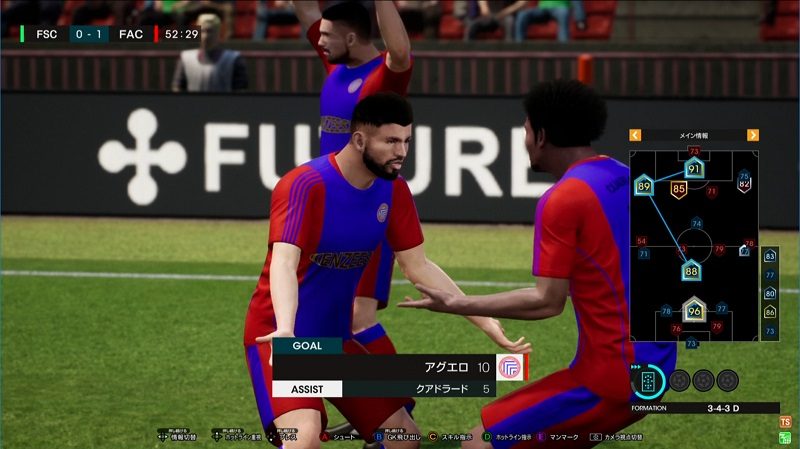
Task: Open the メイン情報 panel header
Action: pos(693,135)
